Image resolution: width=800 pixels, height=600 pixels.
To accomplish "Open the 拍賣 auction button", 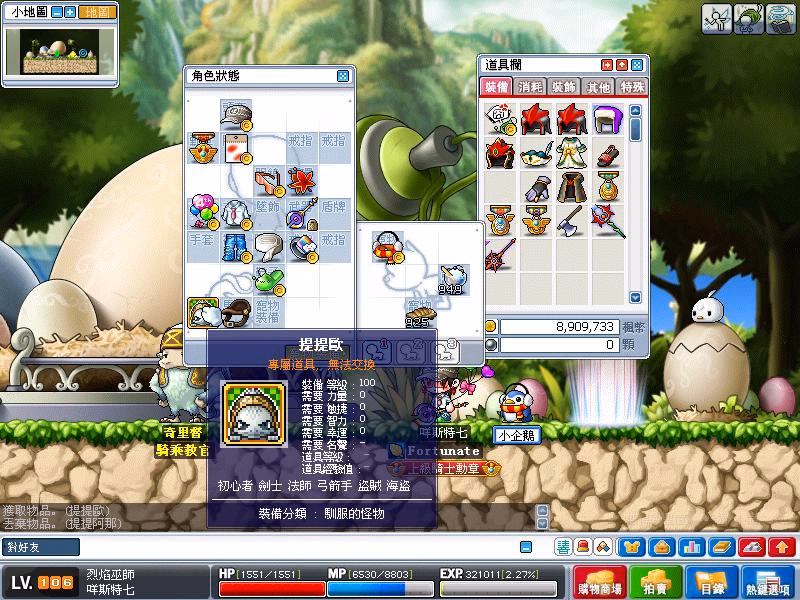I will 655,582.
